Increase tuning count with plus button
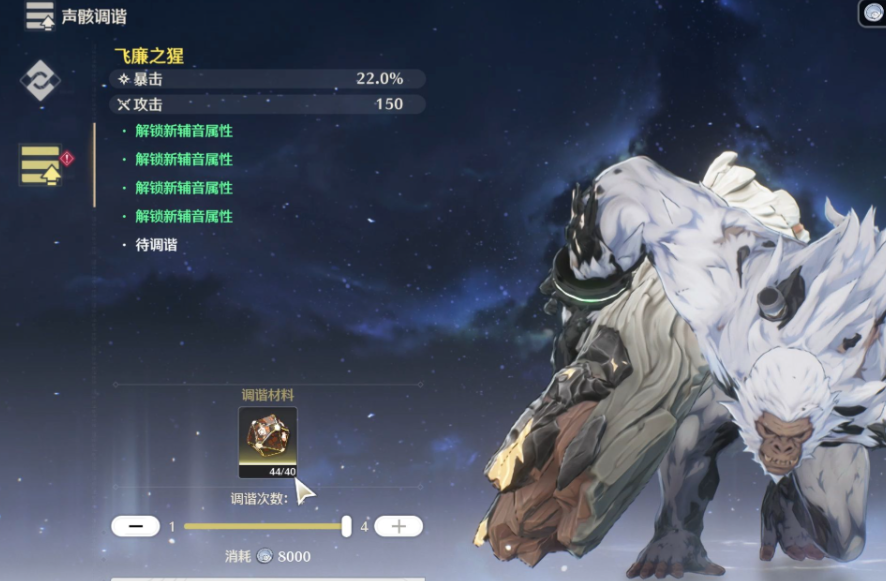Screen dimensions: 886x581 [398, 526]
